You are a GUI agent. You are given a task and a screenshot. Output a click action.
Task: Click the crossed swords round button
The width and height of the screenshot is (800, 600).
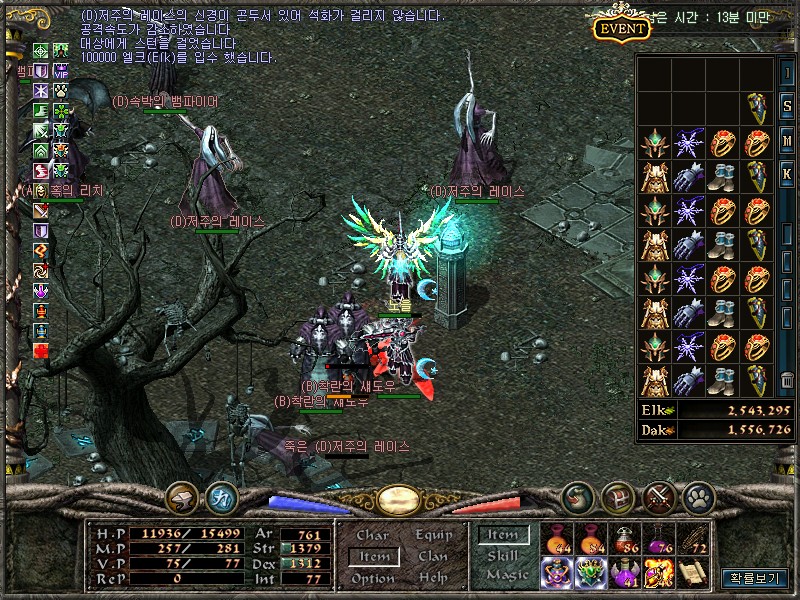click(659, 497)
